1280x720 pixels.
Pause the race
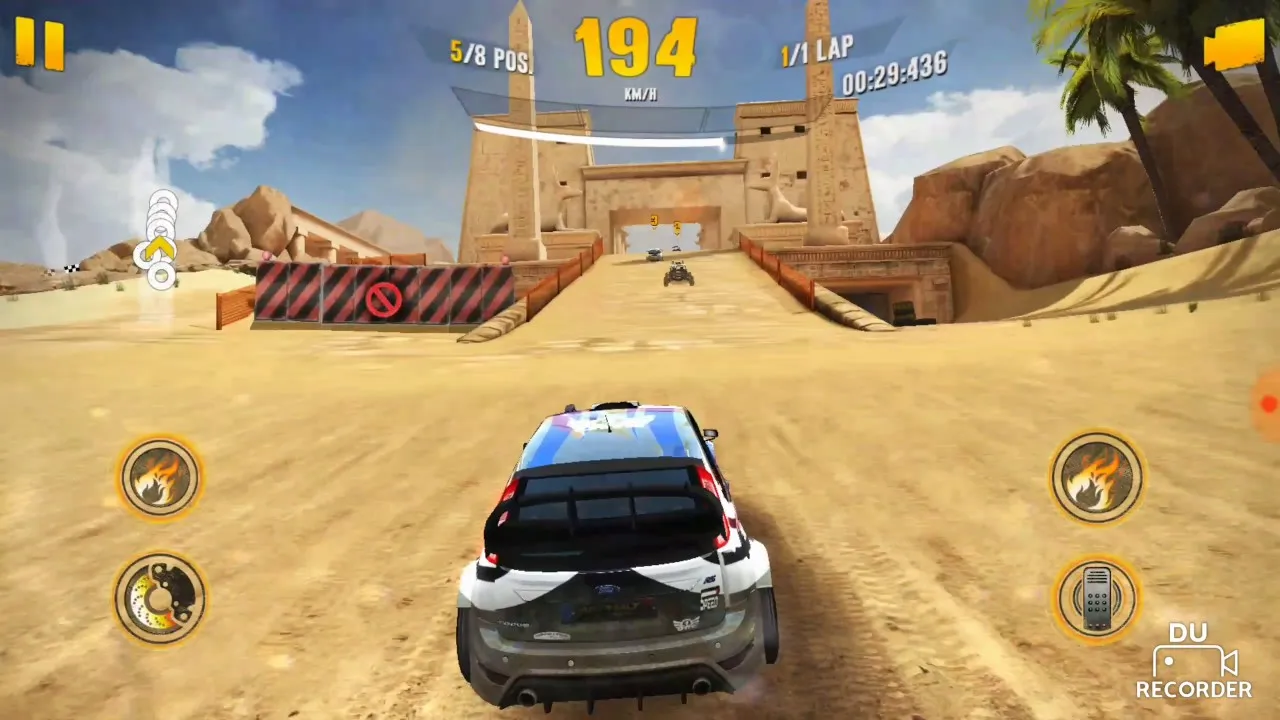40,45
